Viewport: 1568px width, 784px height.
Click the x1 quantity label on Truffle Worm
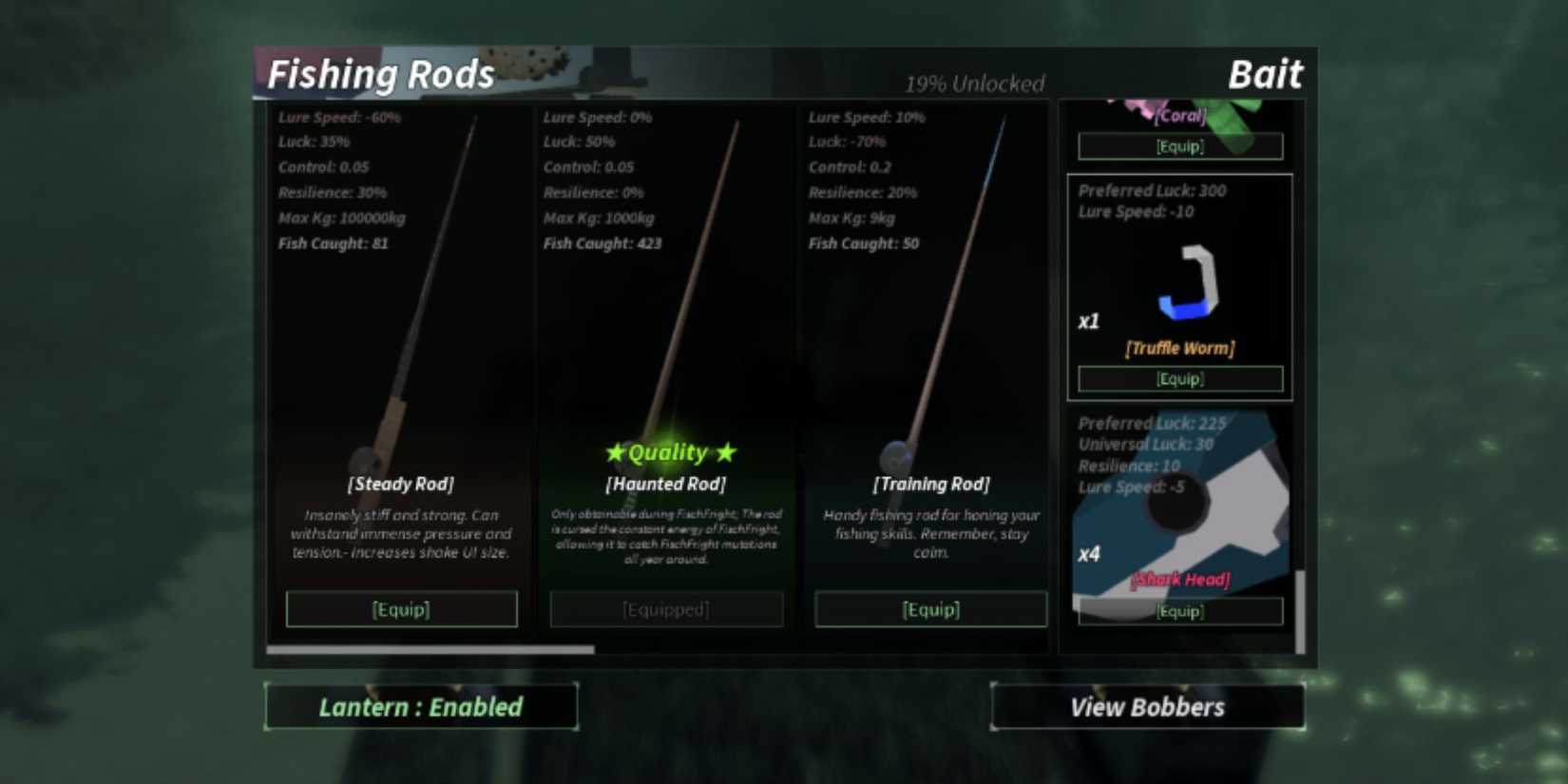pyautogui.click(x=1090, y=321)
